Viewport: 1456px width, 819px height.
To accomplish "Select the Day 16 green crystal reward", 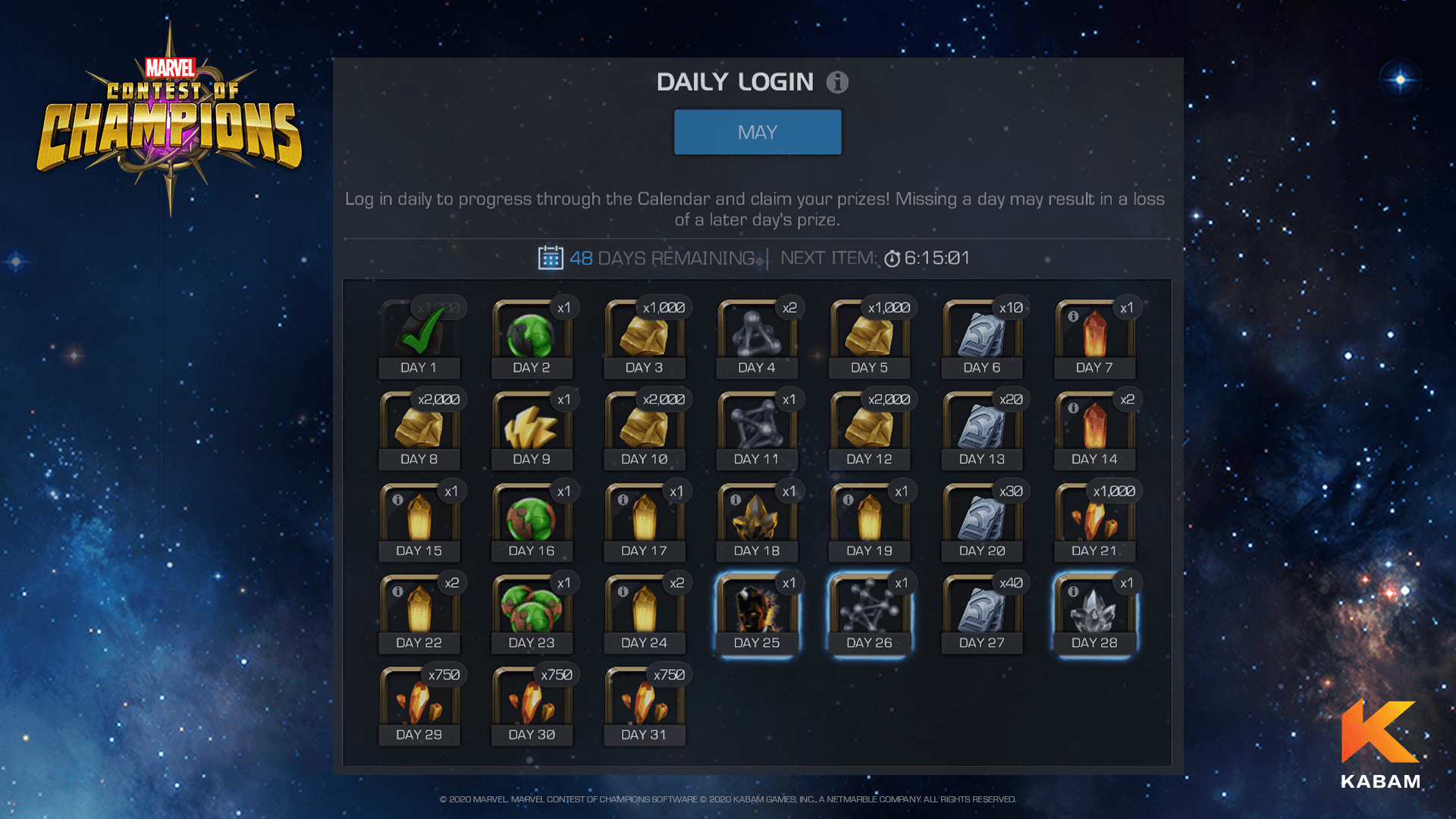I will click(532, 519).
